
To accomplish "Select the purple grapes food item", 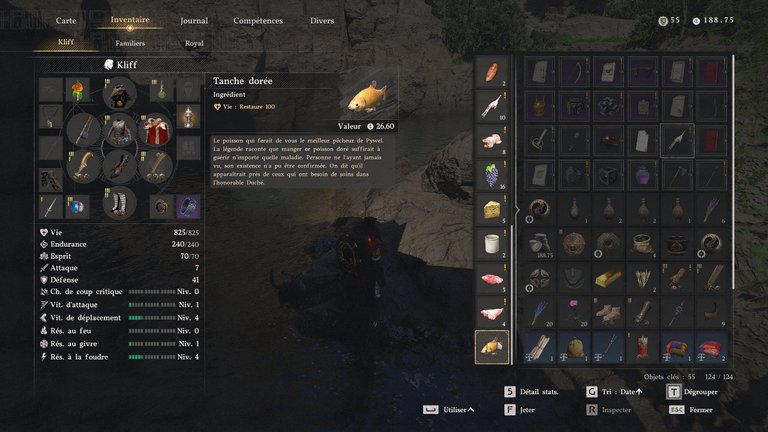I will pos(491,175).
